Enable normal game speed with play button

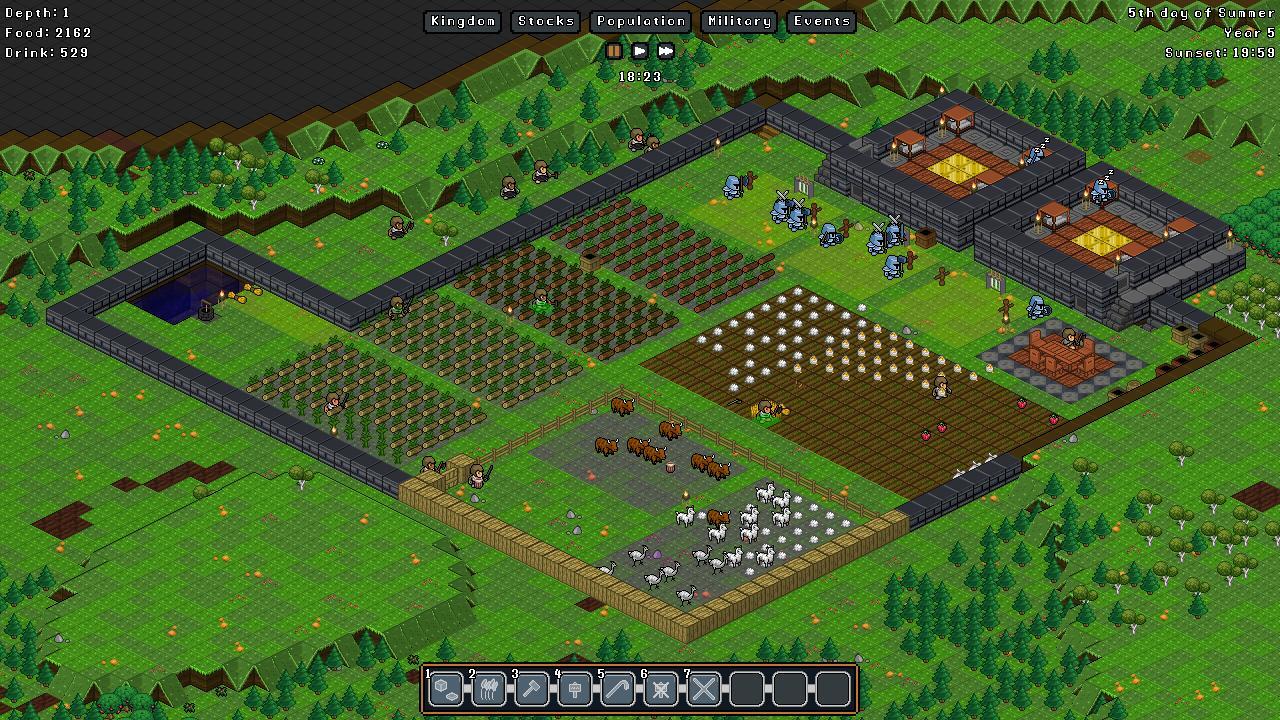(x=639, y=51)
